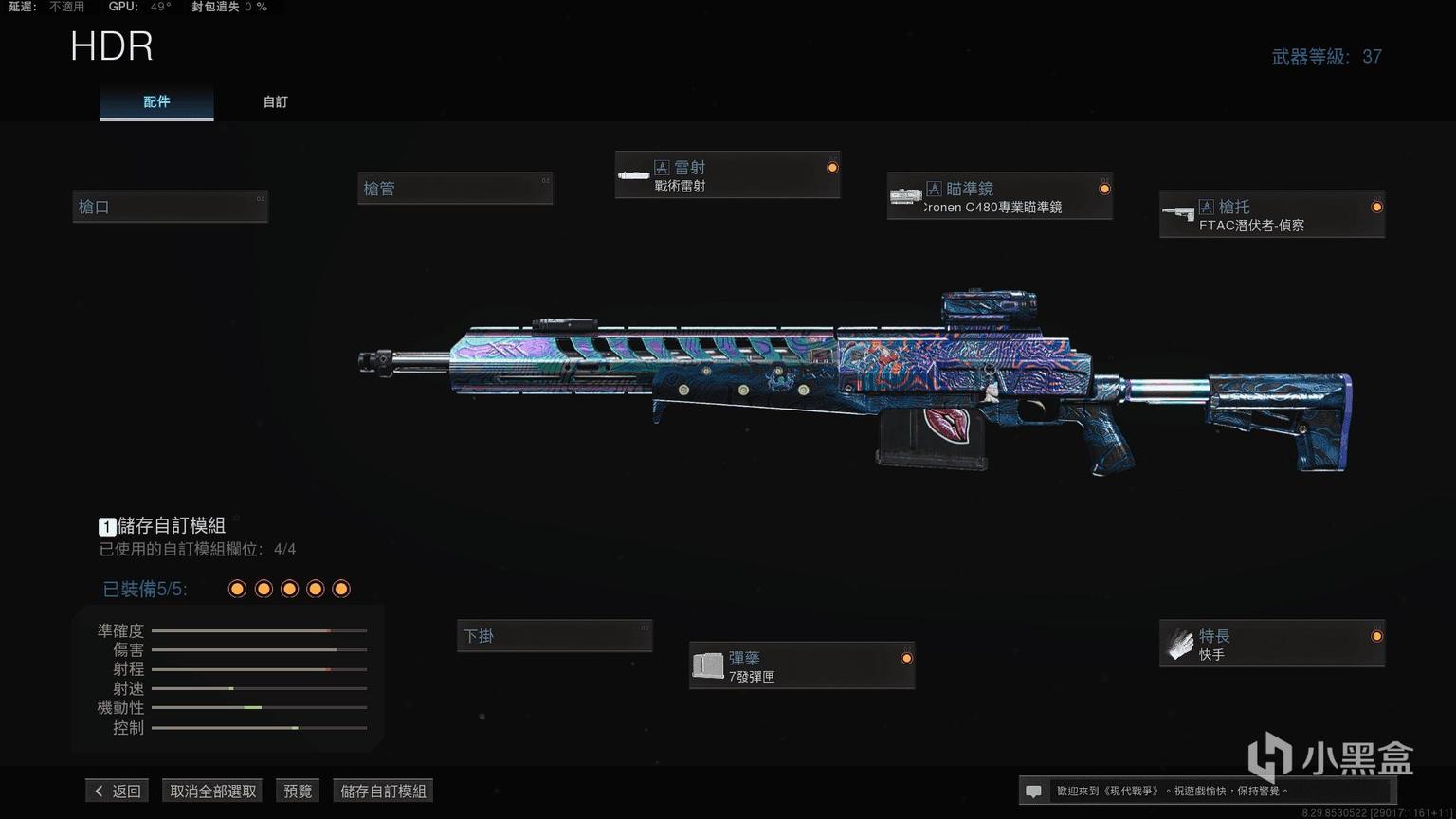Click the 儲存自訂模組 button in bottom bar
The image size is (1456, 819).
[383, 791]
